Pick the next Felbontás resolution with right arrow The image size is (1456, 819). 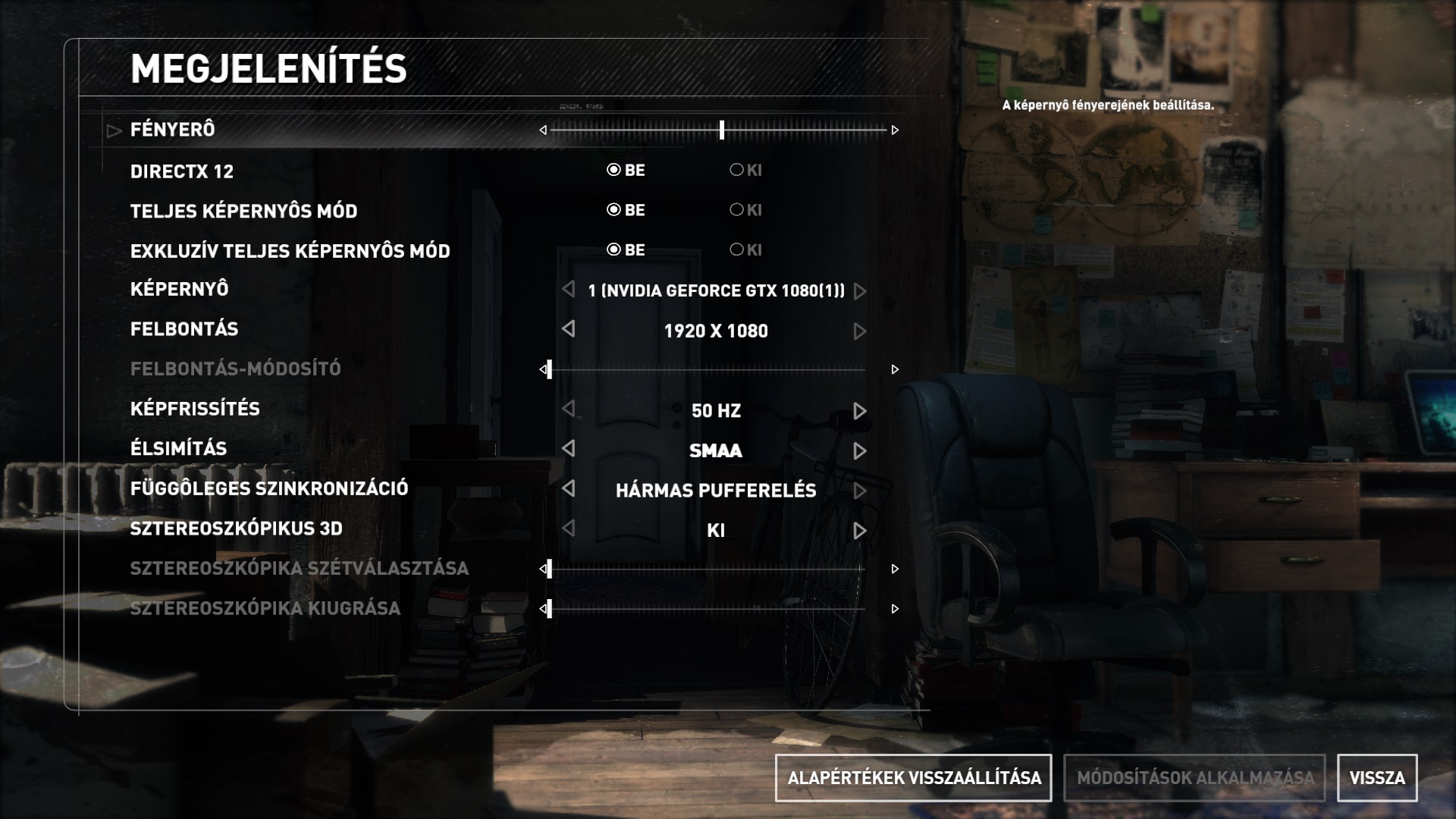click(859, 331)
